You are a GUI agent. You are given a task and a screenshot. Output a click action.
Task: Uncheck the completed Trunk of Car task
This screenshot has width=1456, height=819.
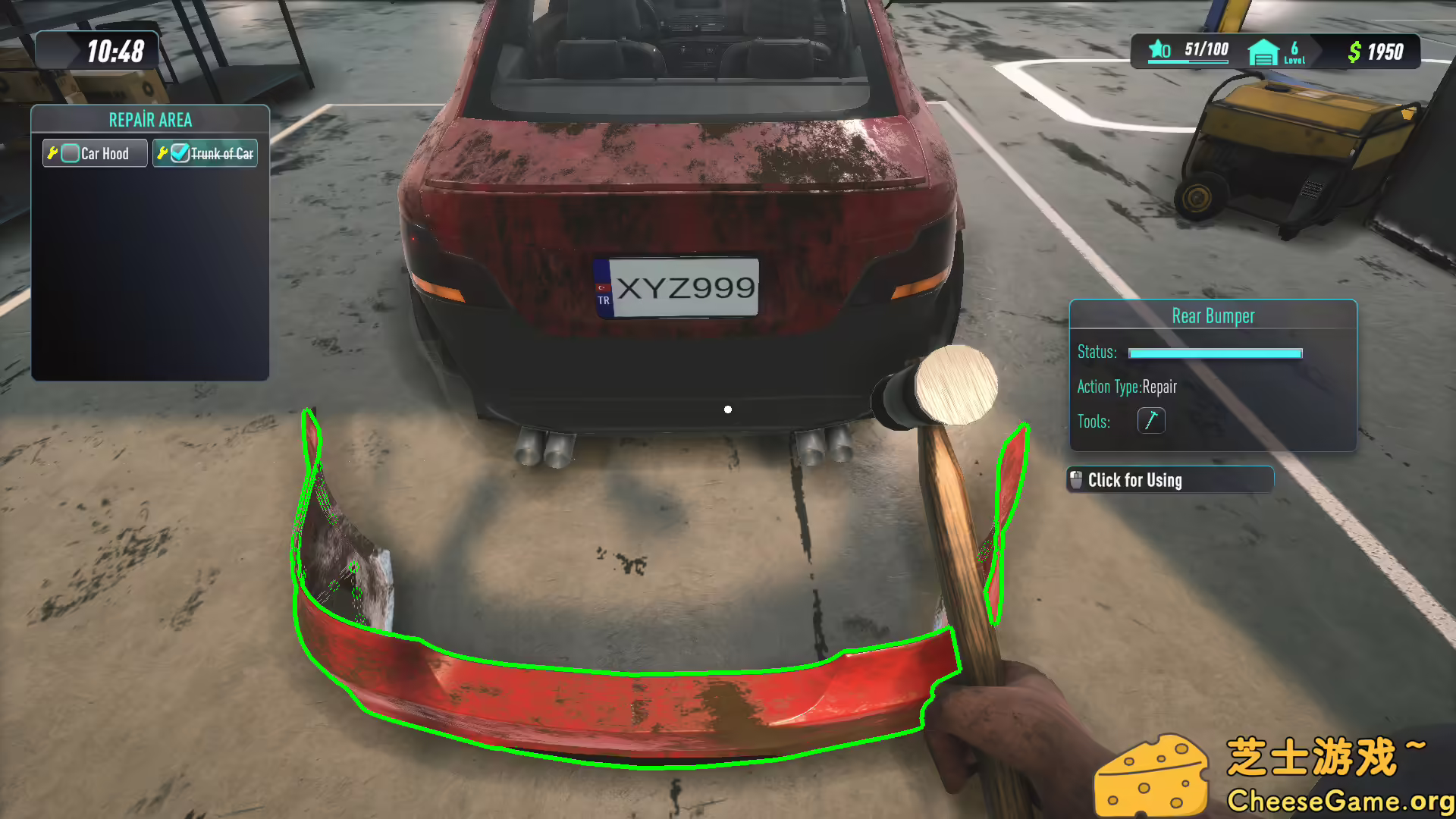pos(179,152)
